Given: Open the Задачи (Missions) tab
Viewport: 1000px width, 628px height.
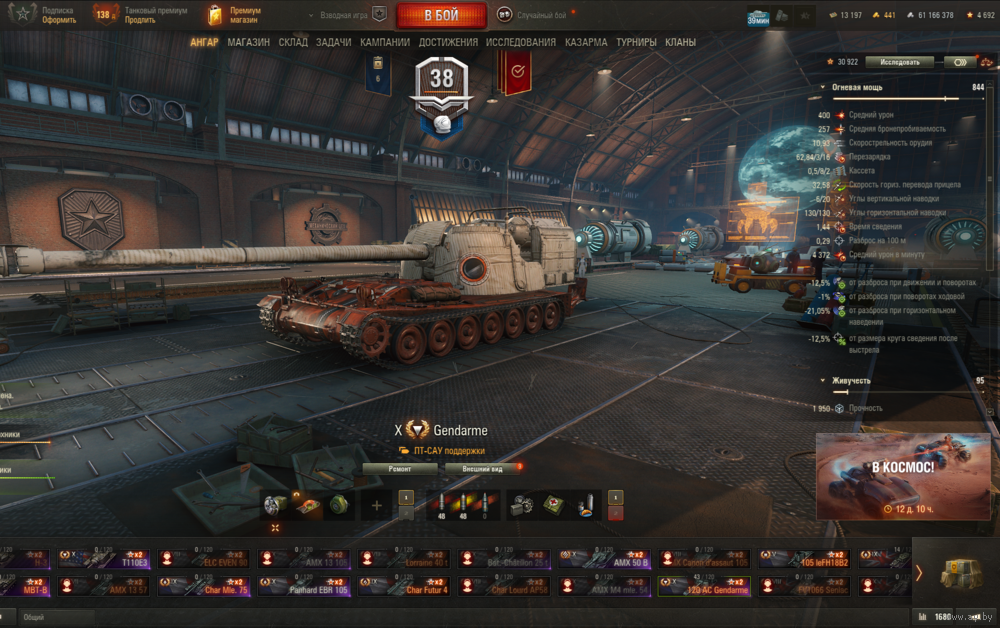Looking at the screenshot, I should click(333, 43).
